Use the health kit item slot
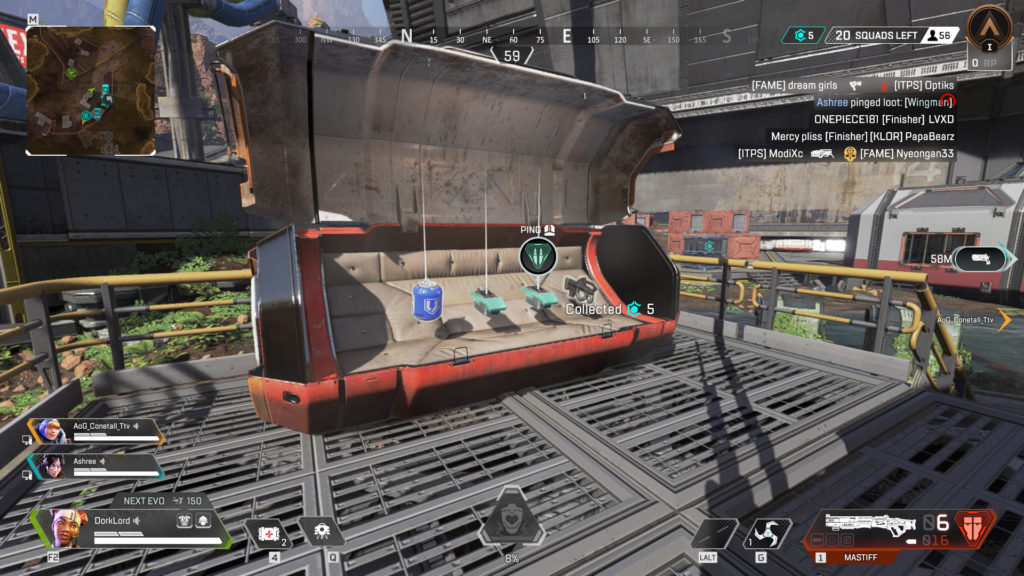The image size is (1024, 576). point(268,533)
